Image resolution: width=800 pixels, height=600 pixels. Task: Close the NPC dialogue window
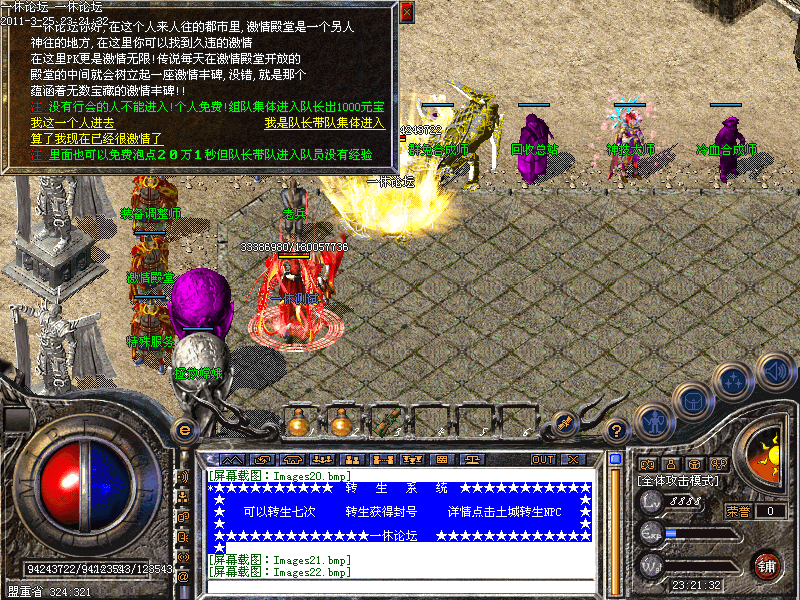tap(406, 13)
